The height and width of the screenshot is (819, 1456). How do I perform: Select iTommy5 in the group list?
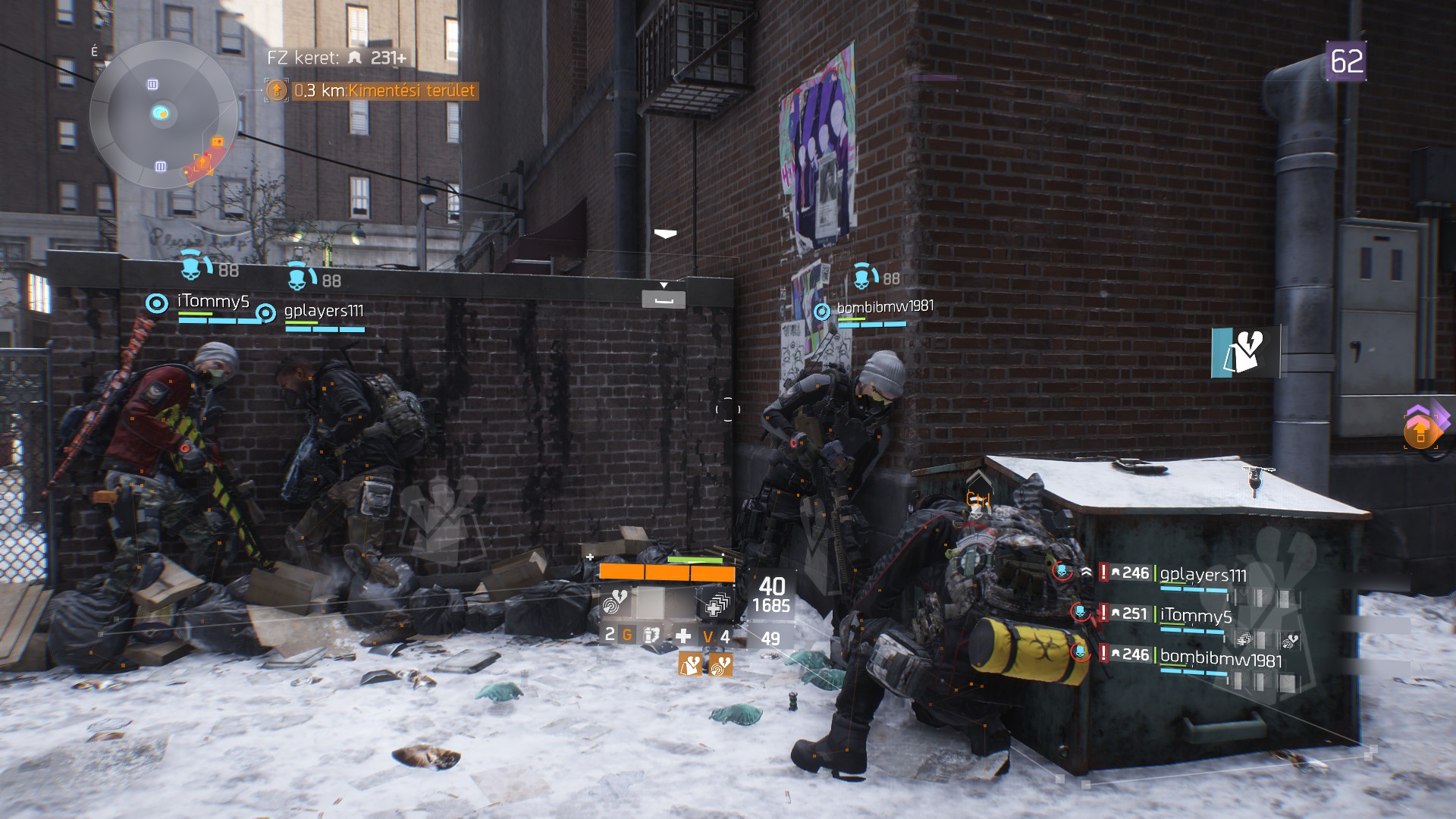[1196, 615]
